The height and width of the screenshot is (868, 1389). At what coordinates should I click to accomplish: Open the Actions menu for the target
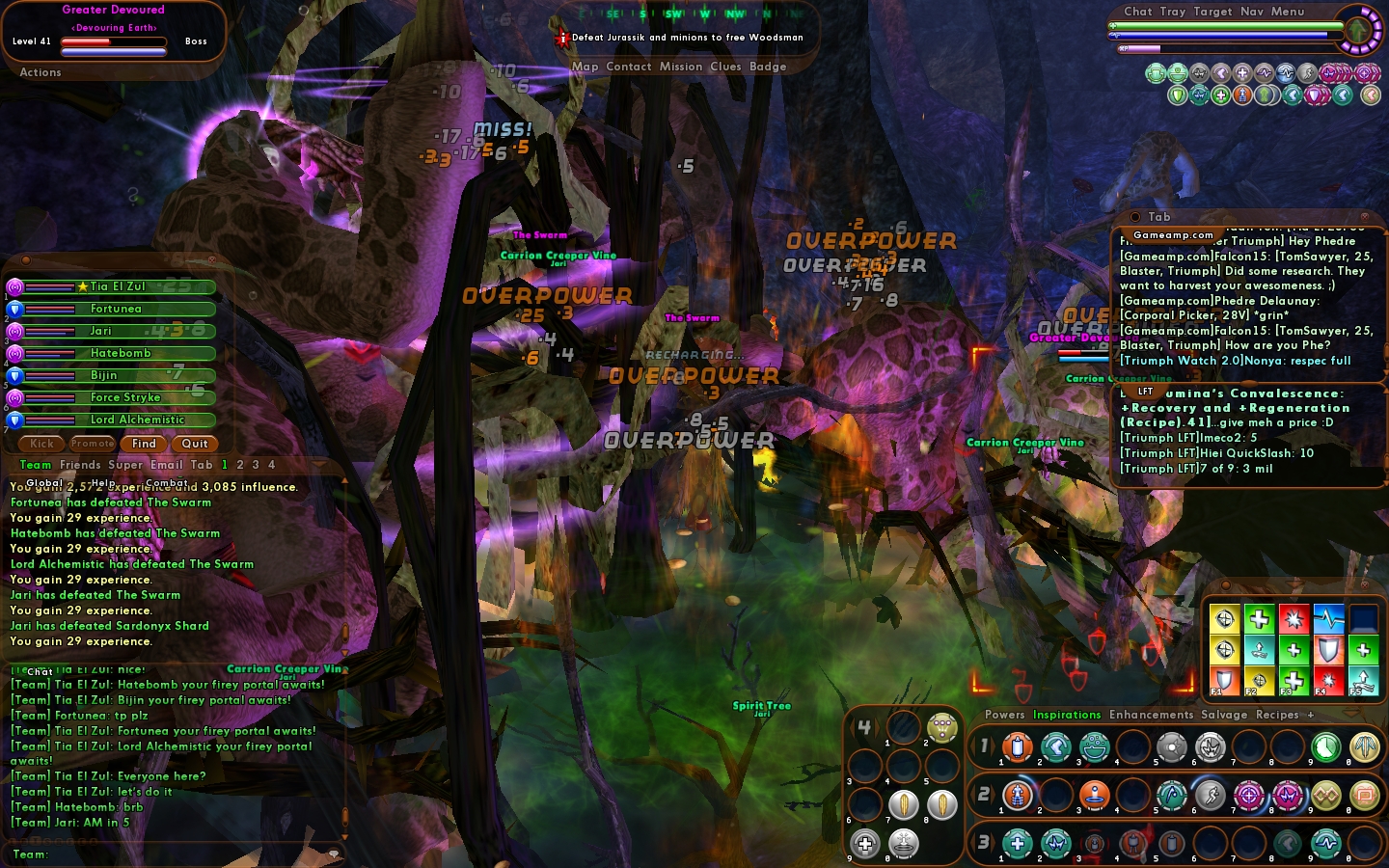tap(41, 72)
